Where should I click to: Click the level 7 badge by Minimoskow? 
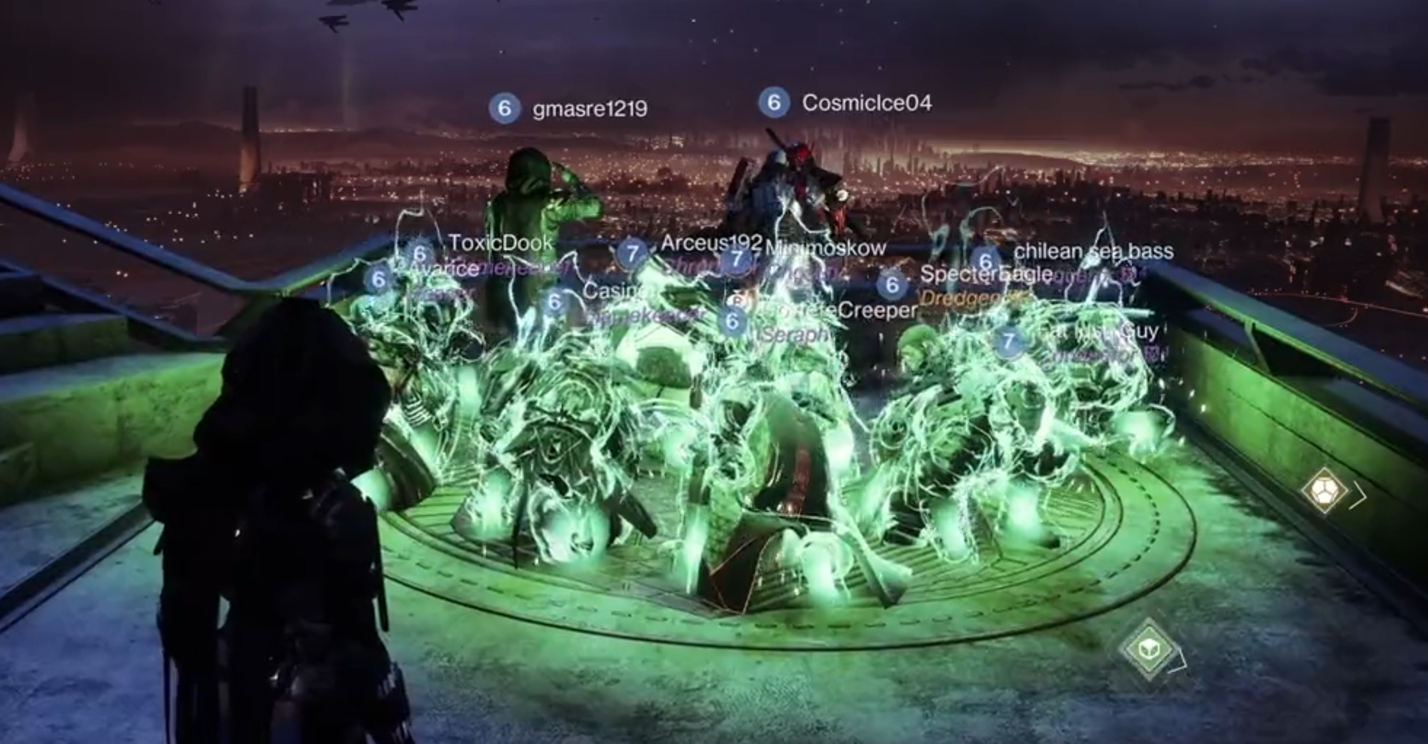point(737,260)
